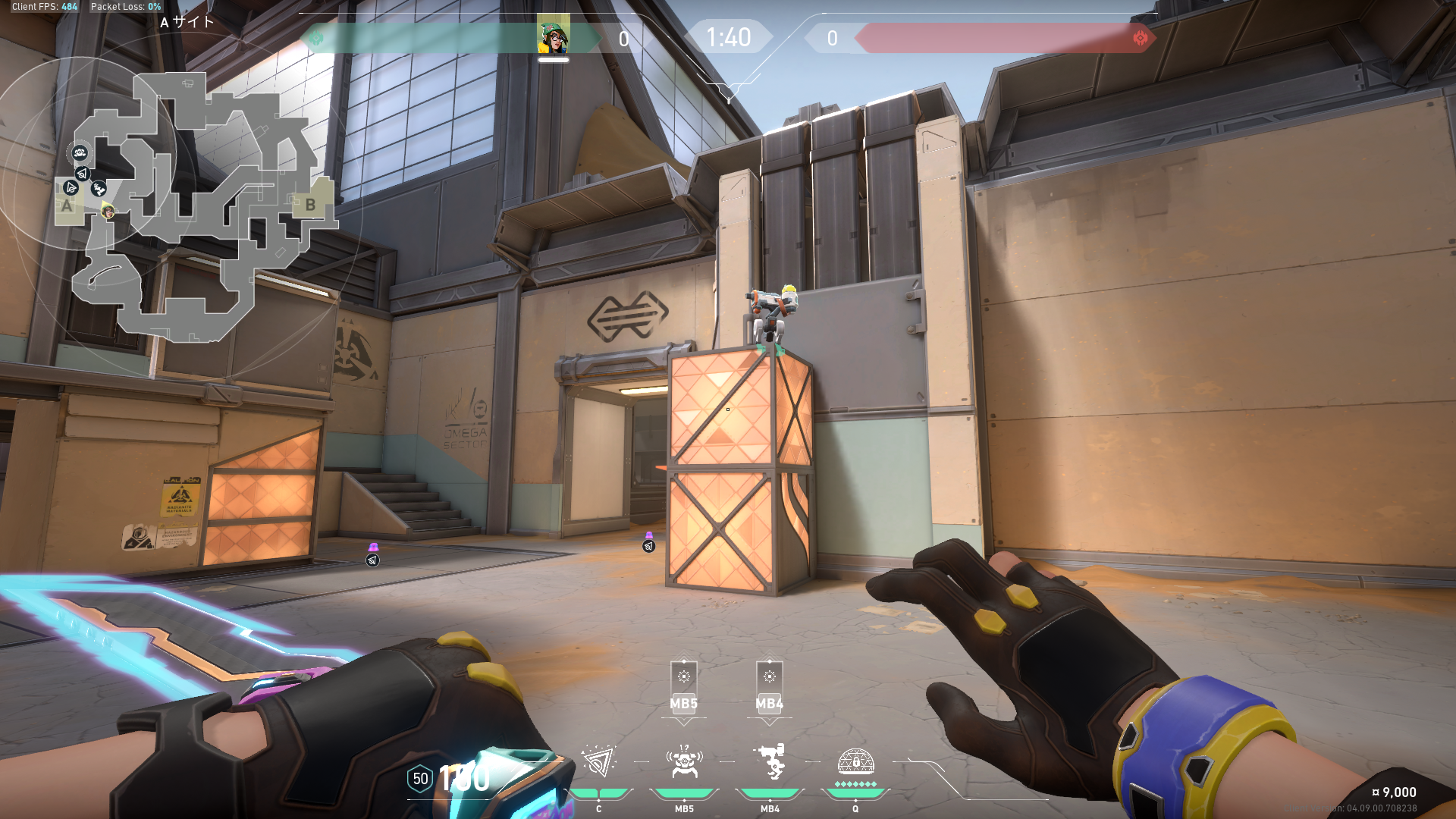Select the Alarmbot ability icon
Image resolution: width=1456 pixels, height=819 pixels.
[x=684, y=762]
